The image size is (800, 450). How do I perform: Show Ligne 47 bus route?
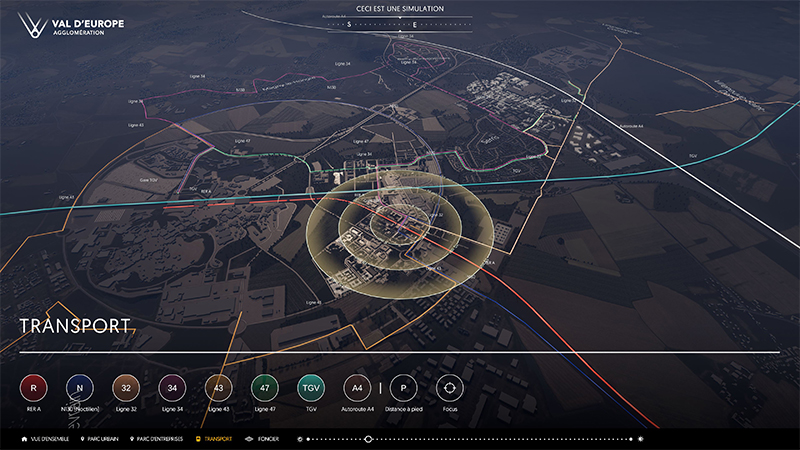click(x=264, y=387)
